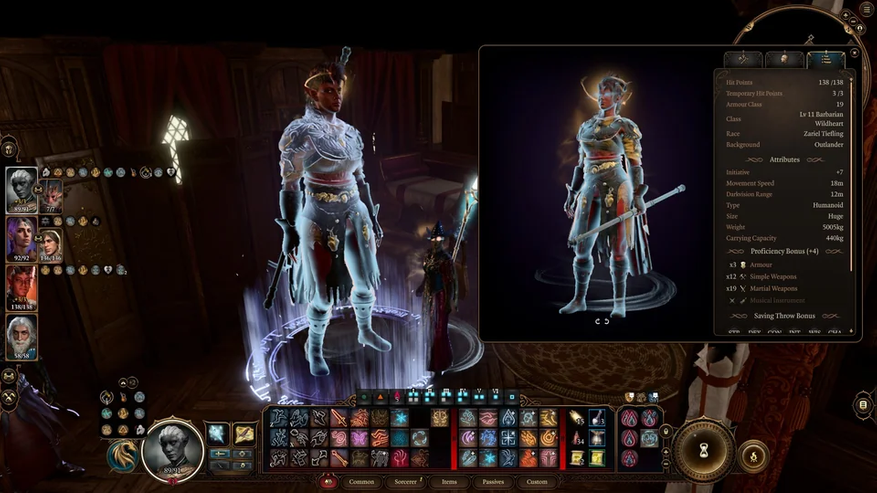Select the white-bearded old man portrait
Viewport: 877px width, 493px height.
[x=21, y=336]
